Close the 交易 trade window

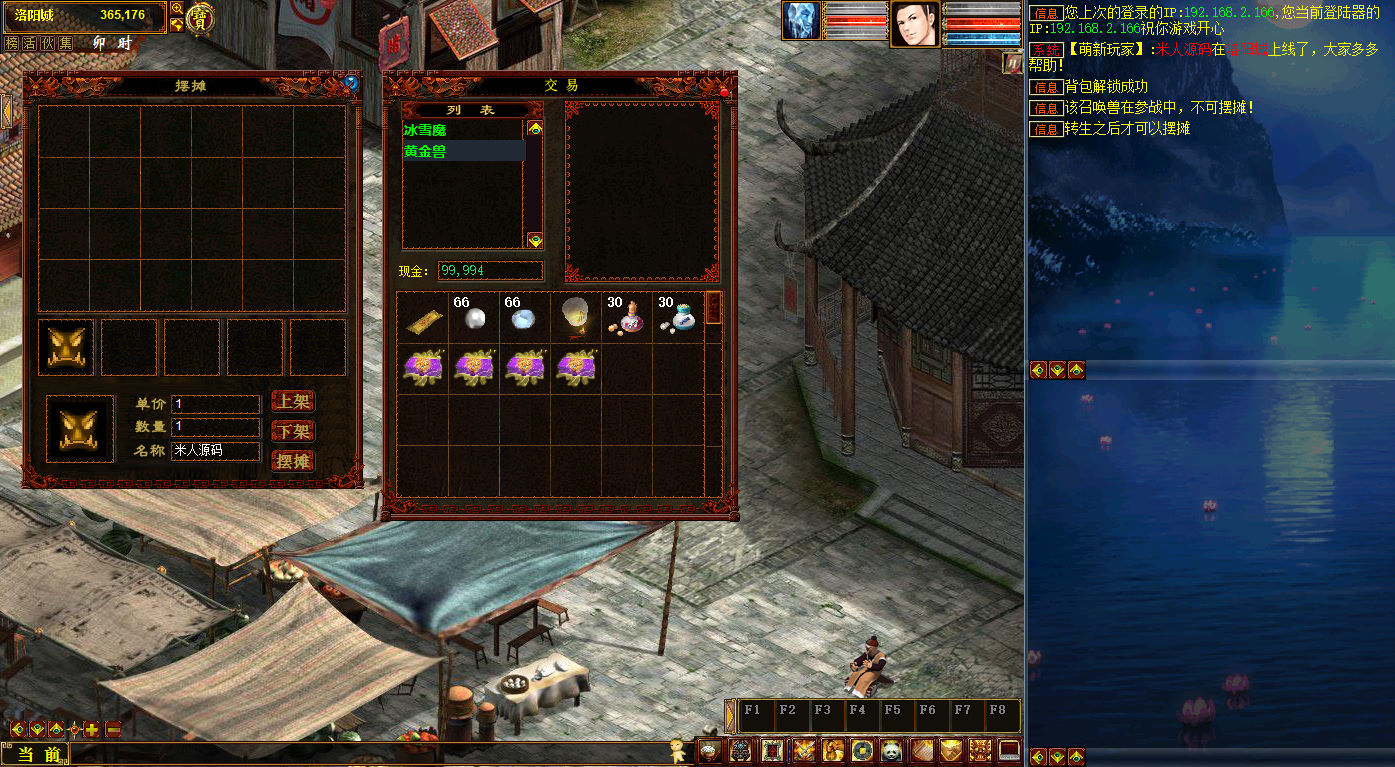pos(724,92)
